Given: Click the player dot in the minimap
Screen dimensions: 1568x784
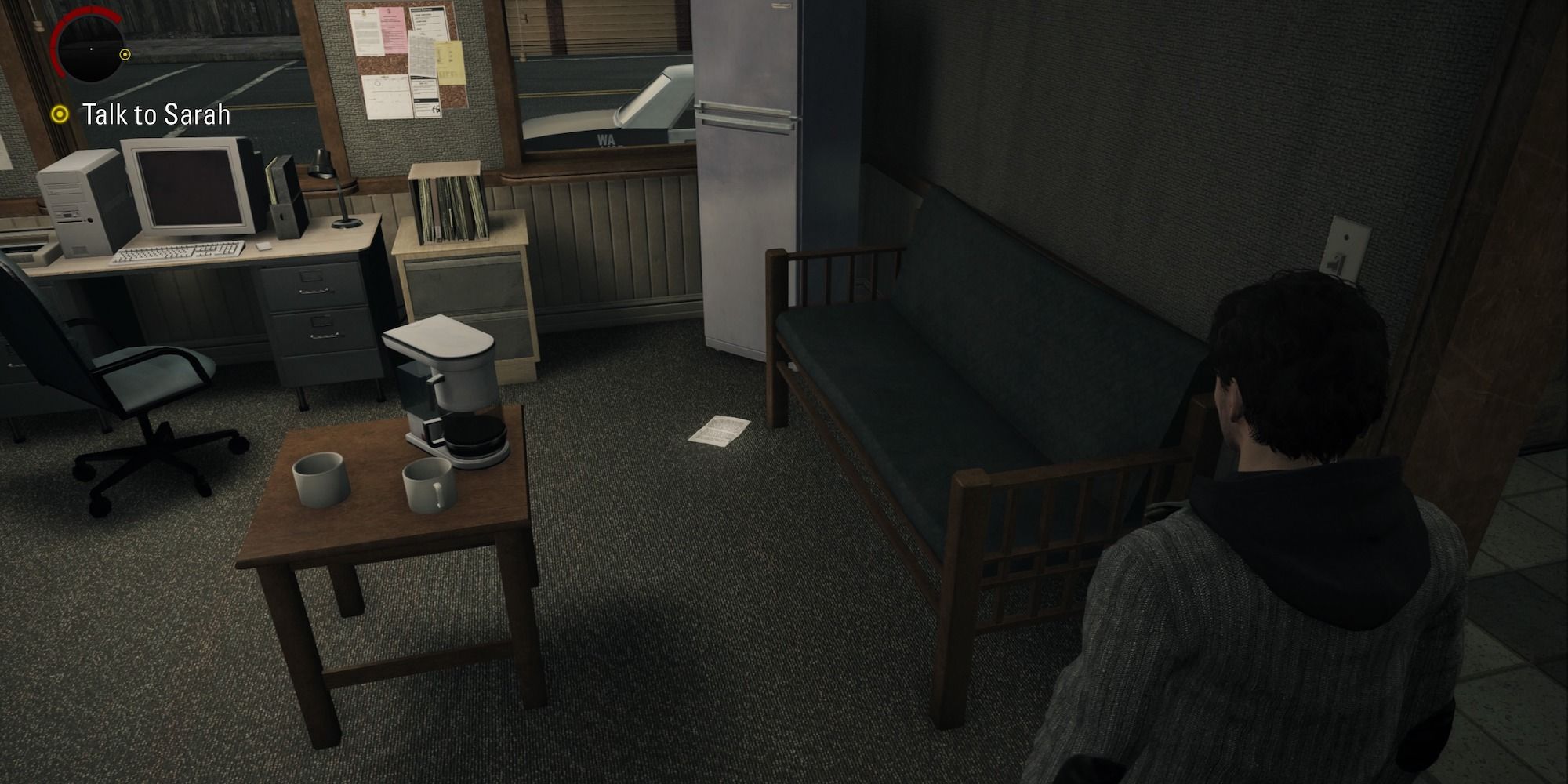Looking at the screenshot, I should tap(93, 49).
